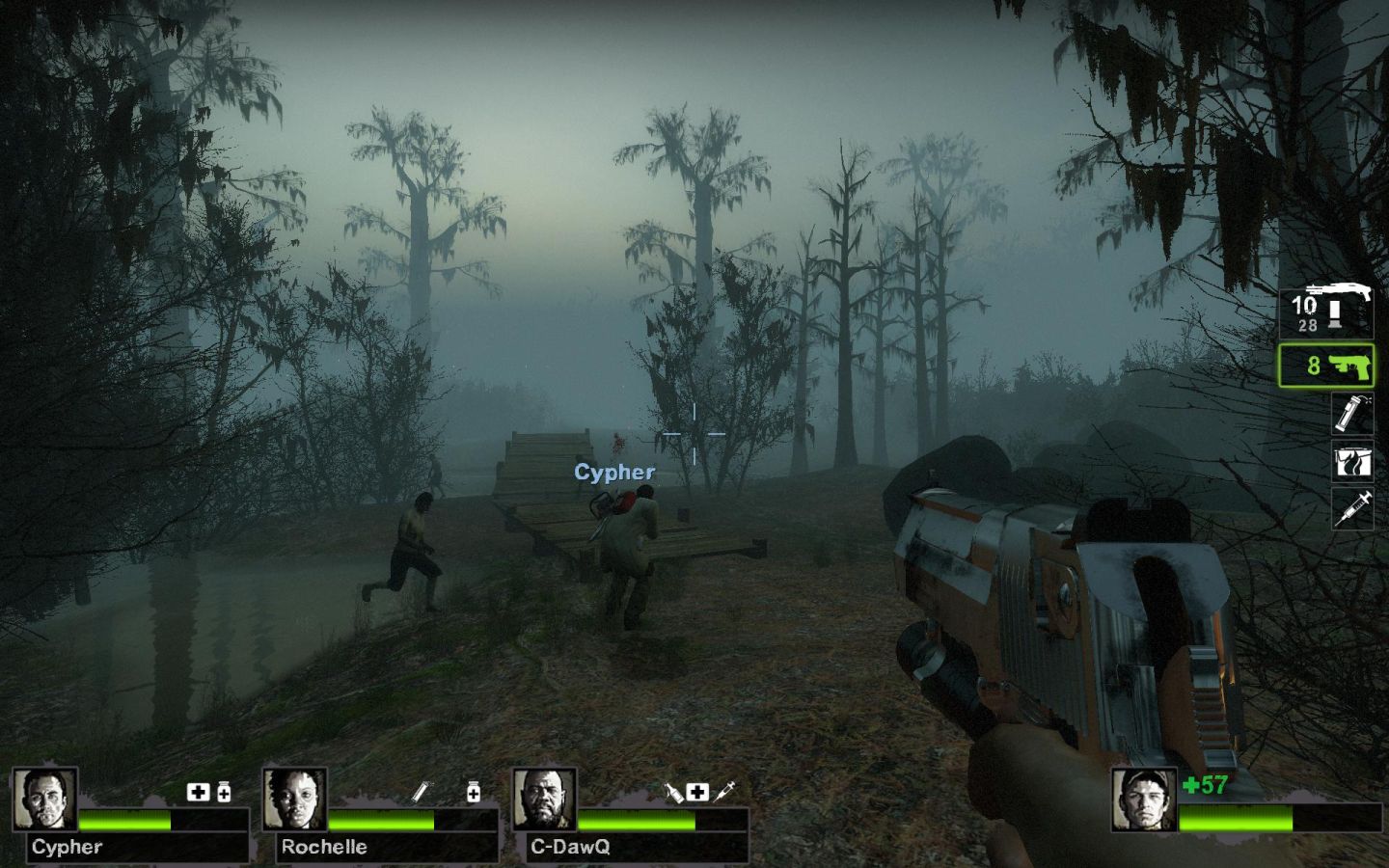Click C-DawQ's adrenaline syringe icon
1389x868 pixels.
click(x=725, y=793)
